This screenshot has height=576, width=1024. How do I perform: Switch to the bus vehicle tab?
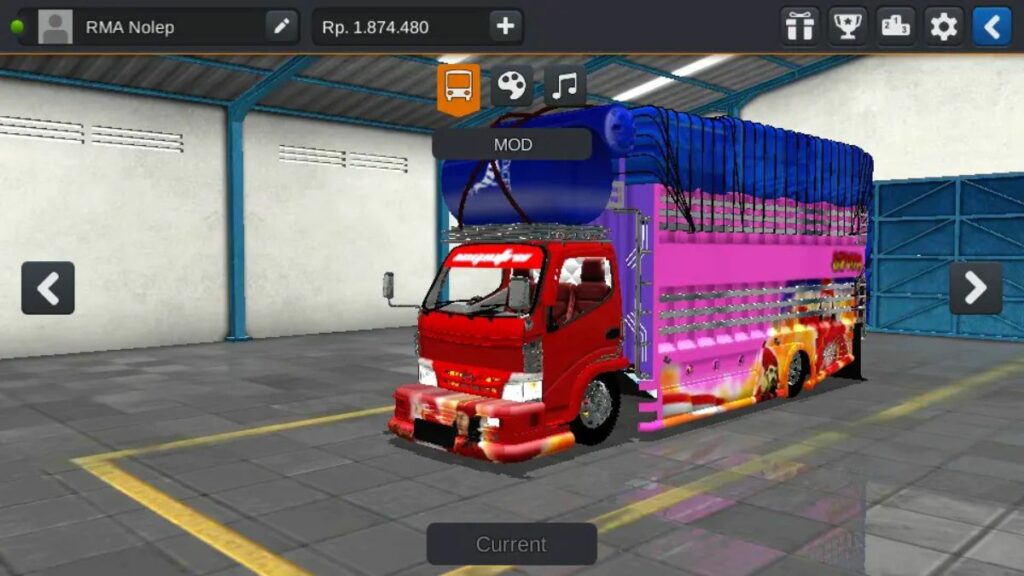[x=458, y=88]
